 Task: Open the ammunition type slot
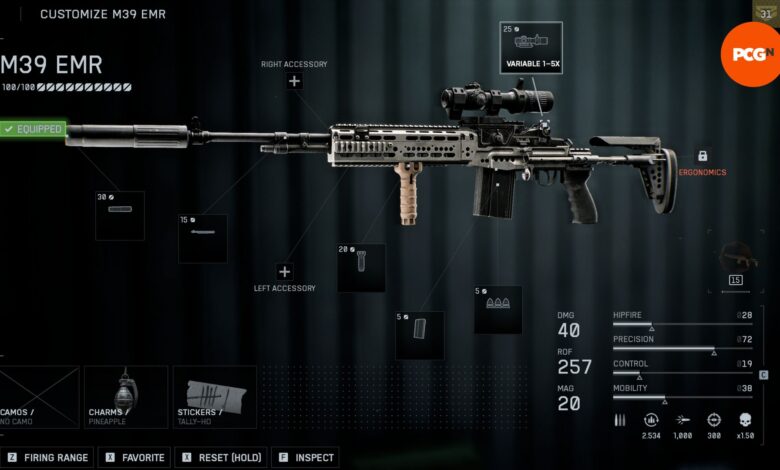click(498, 310)
